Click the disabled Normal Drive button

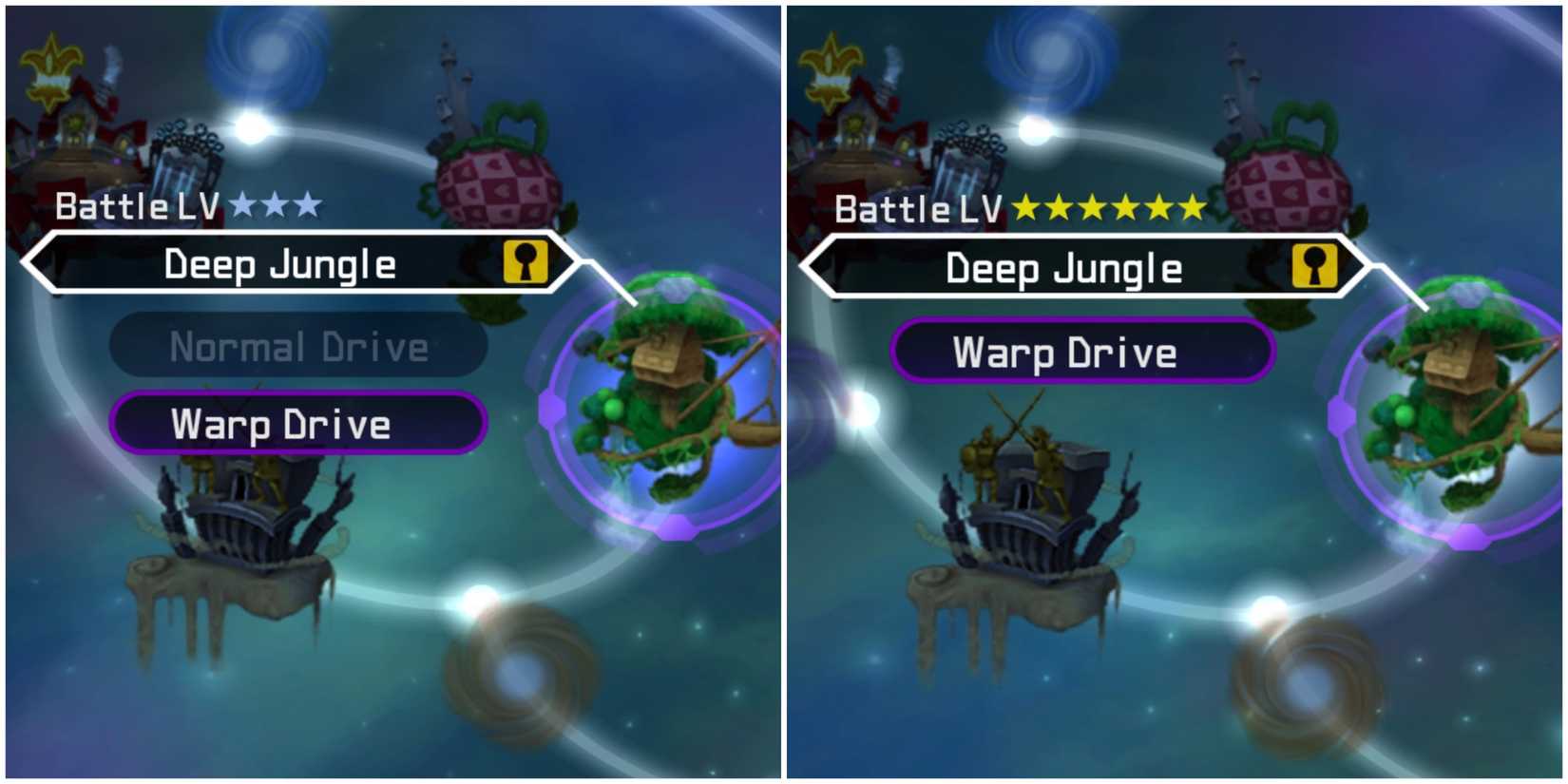click(x=299, y=347)
